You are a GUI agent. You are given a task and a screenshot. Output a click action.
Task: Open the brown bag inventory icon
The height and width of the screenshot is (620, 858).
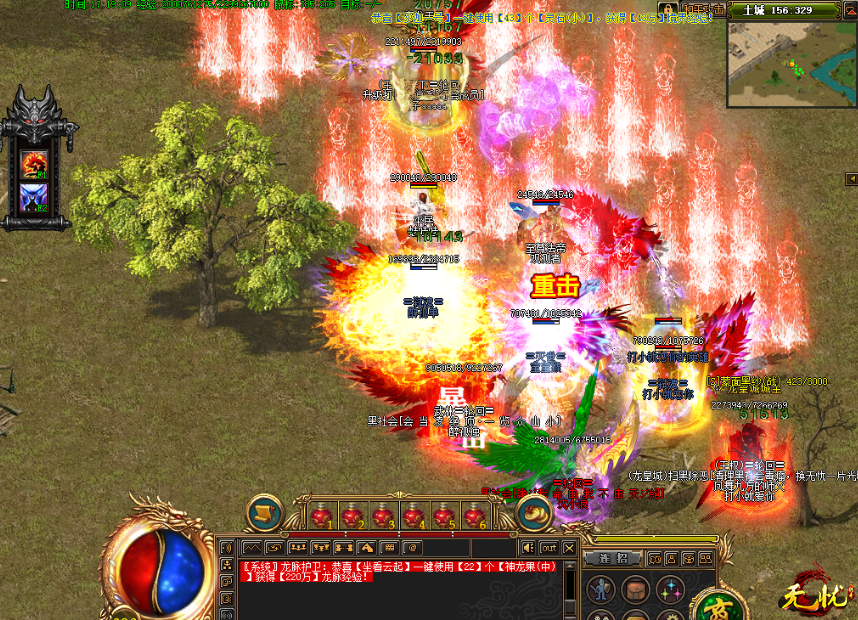coord(634,590)
